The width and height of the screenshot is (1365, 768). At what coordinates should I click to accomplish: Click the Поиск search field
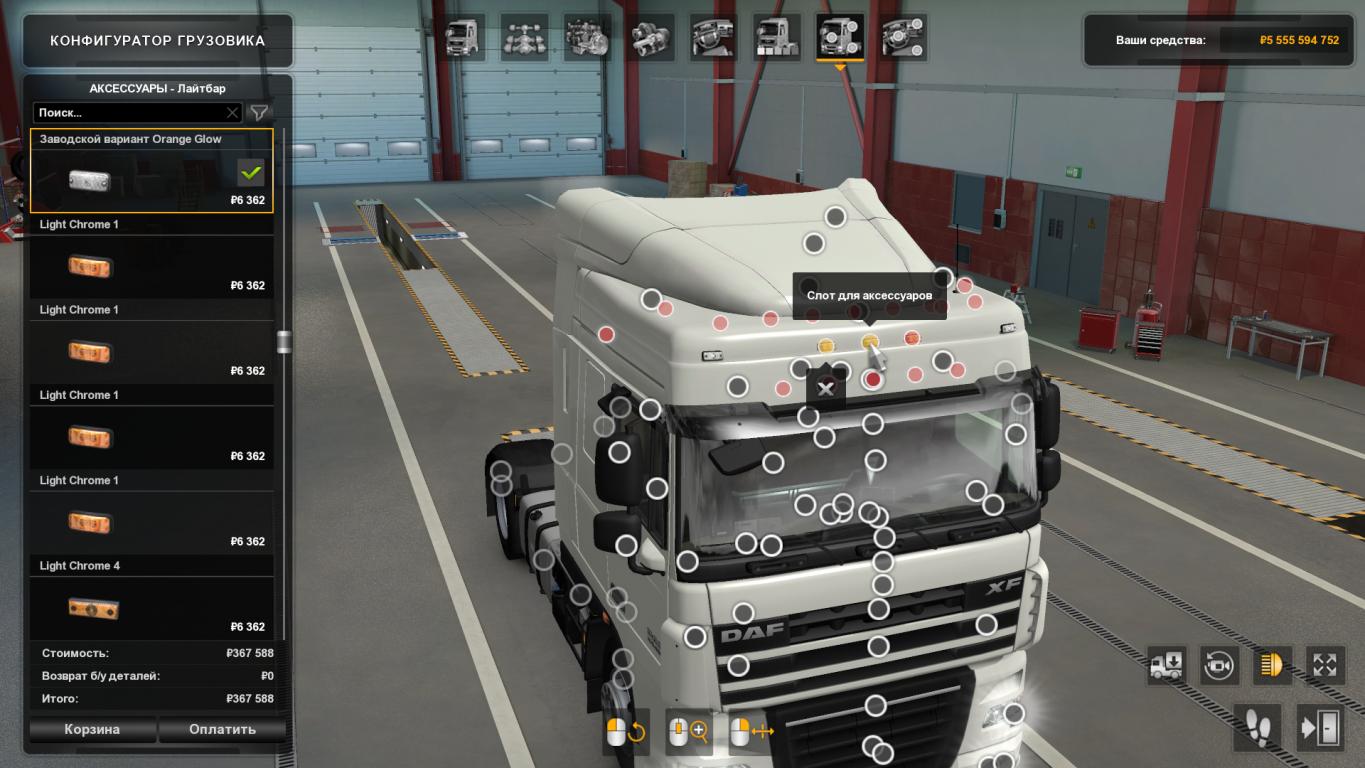click(128, 113)
